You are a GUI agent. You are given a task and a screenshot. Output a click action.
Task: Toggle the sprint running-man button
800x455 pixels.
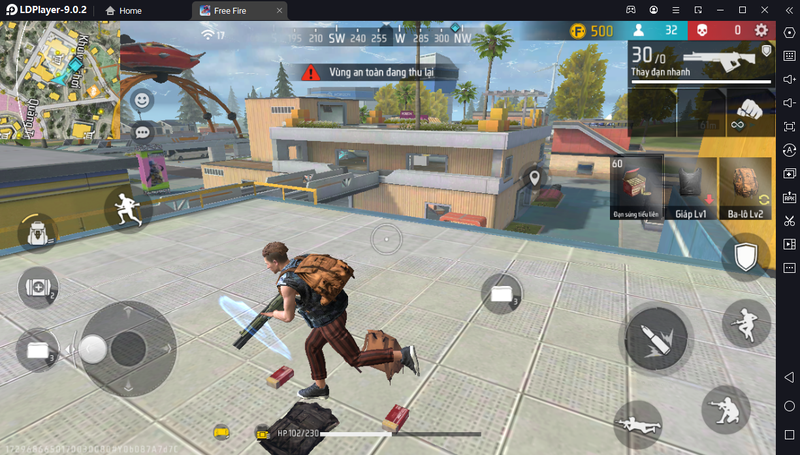[x=128, y=208]
